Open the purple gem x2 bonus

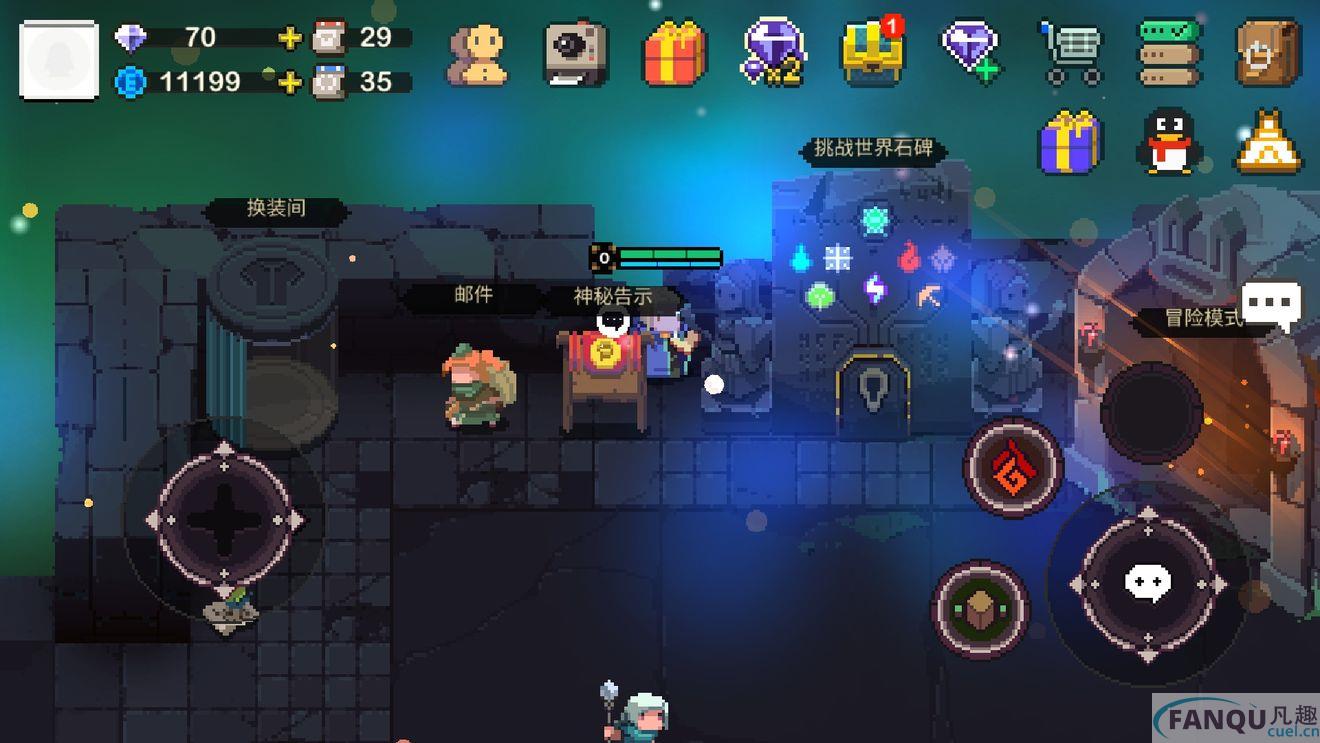tap(774, 54)
